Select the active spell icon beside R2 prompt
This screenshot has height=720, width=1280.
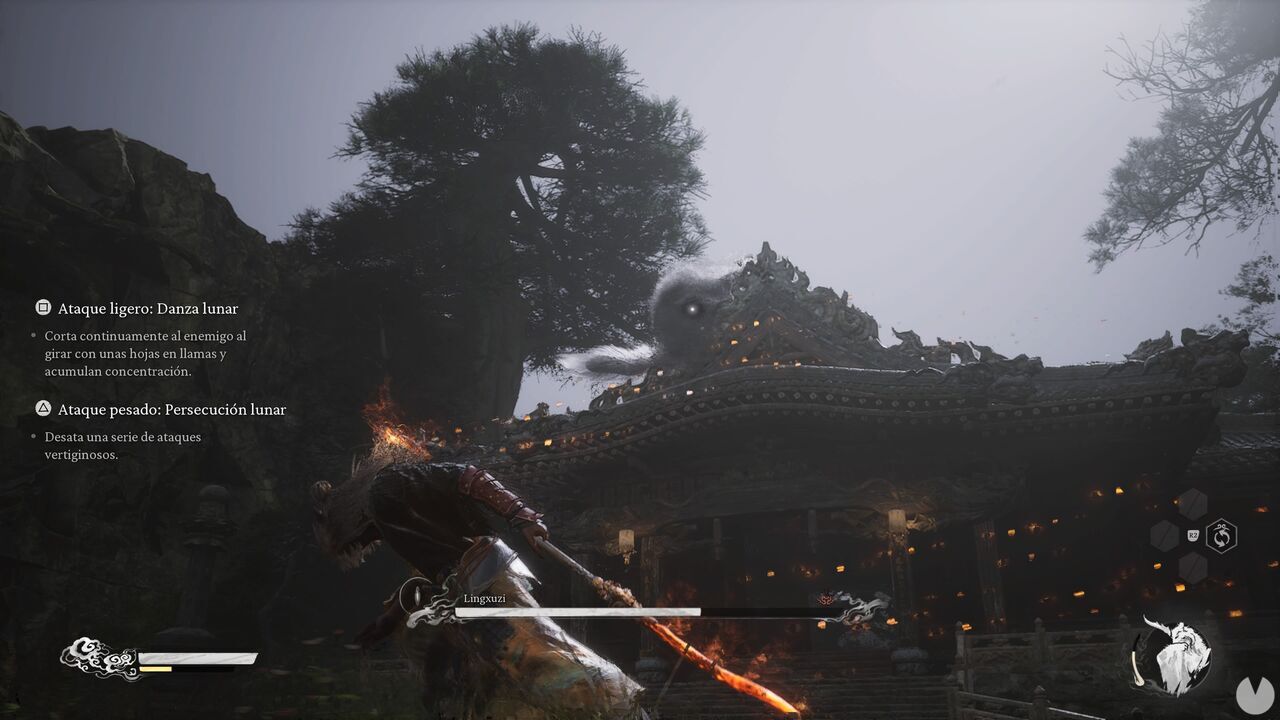click(x=1222, y=535)
